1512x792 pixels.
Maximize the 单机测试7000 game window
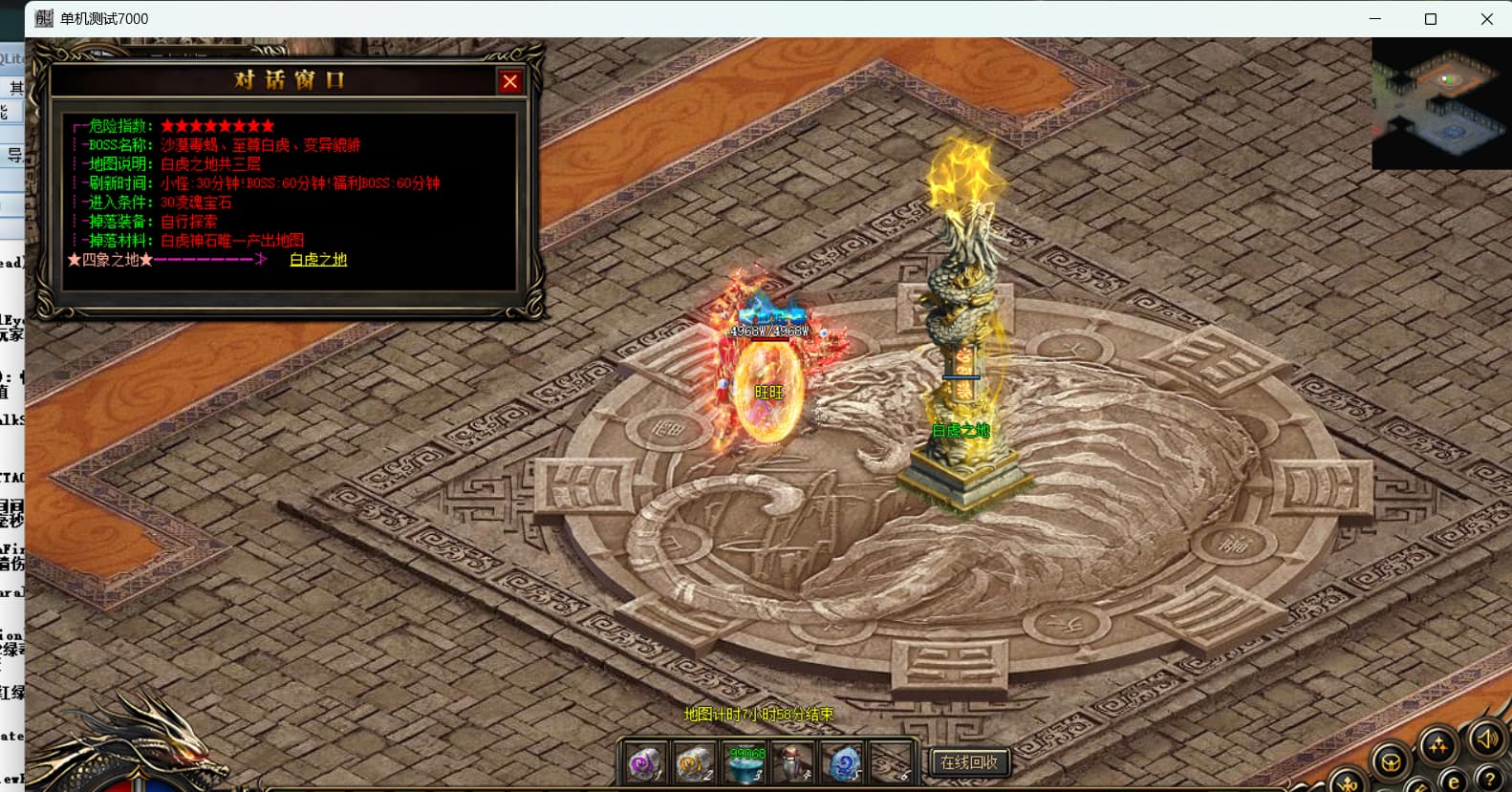[x=1431, y=19]
